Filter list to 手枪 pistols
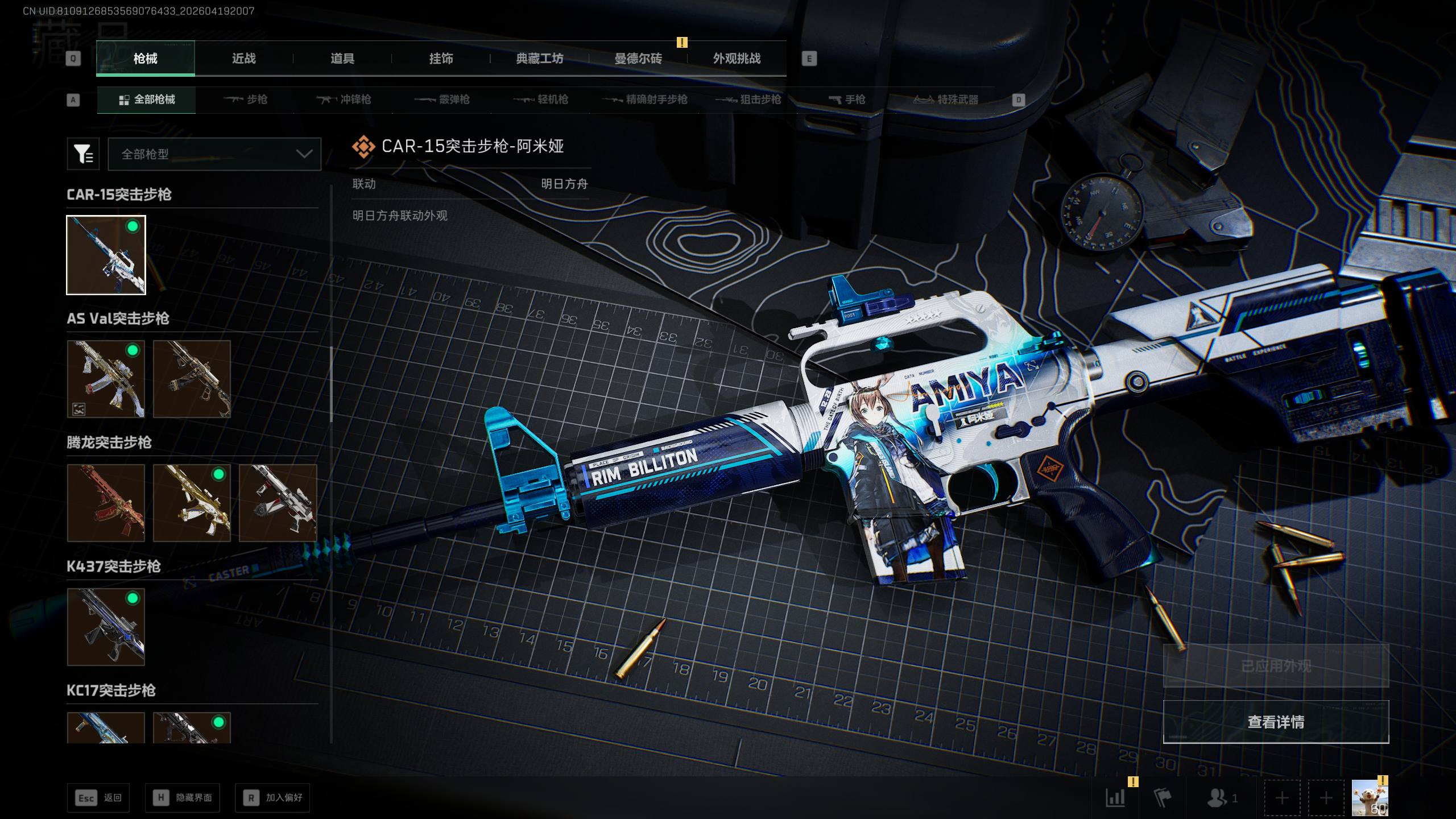The height and width of the screenshot is (819, 1456). pyautogui.click(x=847, y=100)
